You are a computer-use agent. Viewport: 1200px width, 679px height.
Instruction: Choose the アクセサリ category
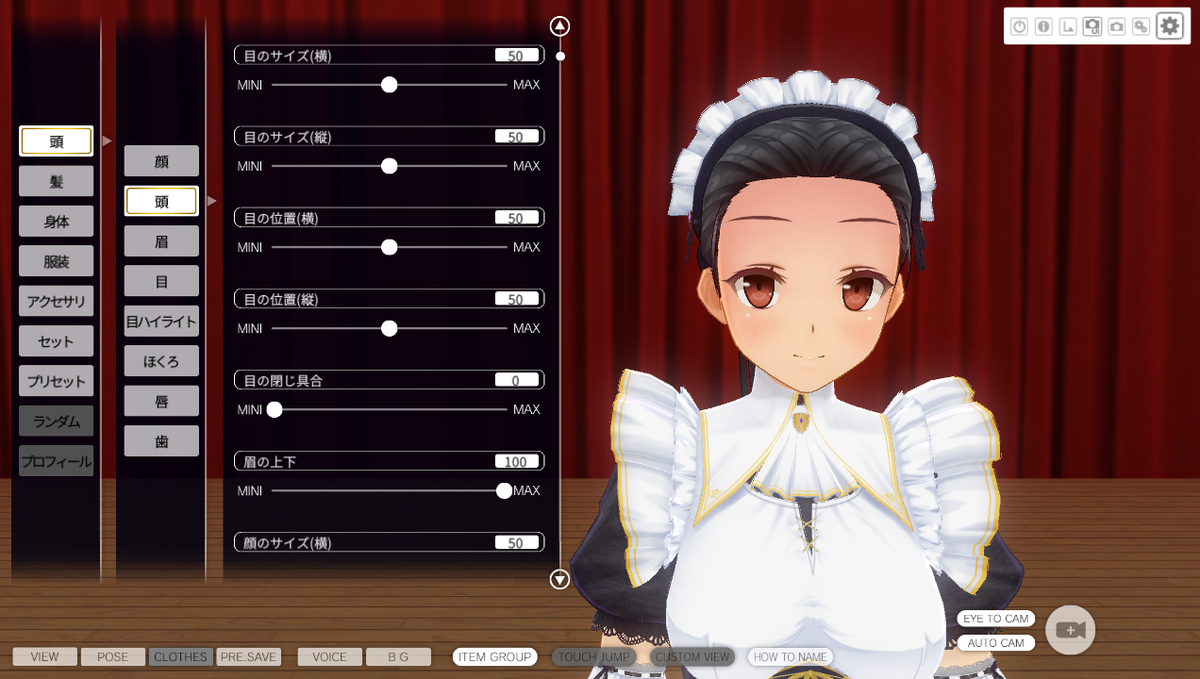click(x=56, y=301)
